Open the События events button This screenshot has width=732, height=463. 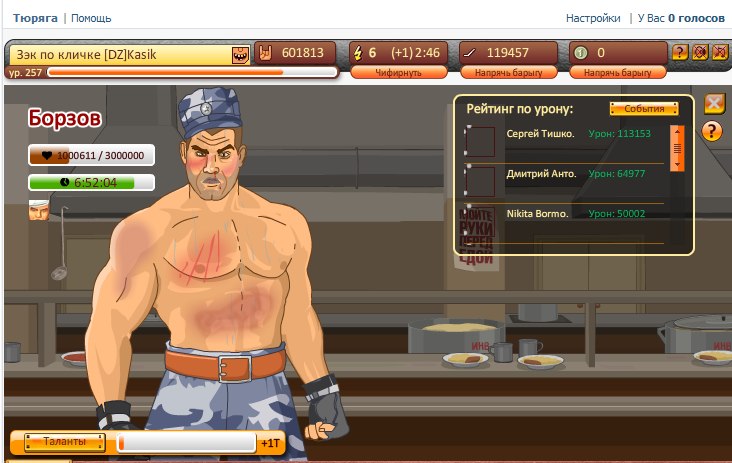click(644, 108)
